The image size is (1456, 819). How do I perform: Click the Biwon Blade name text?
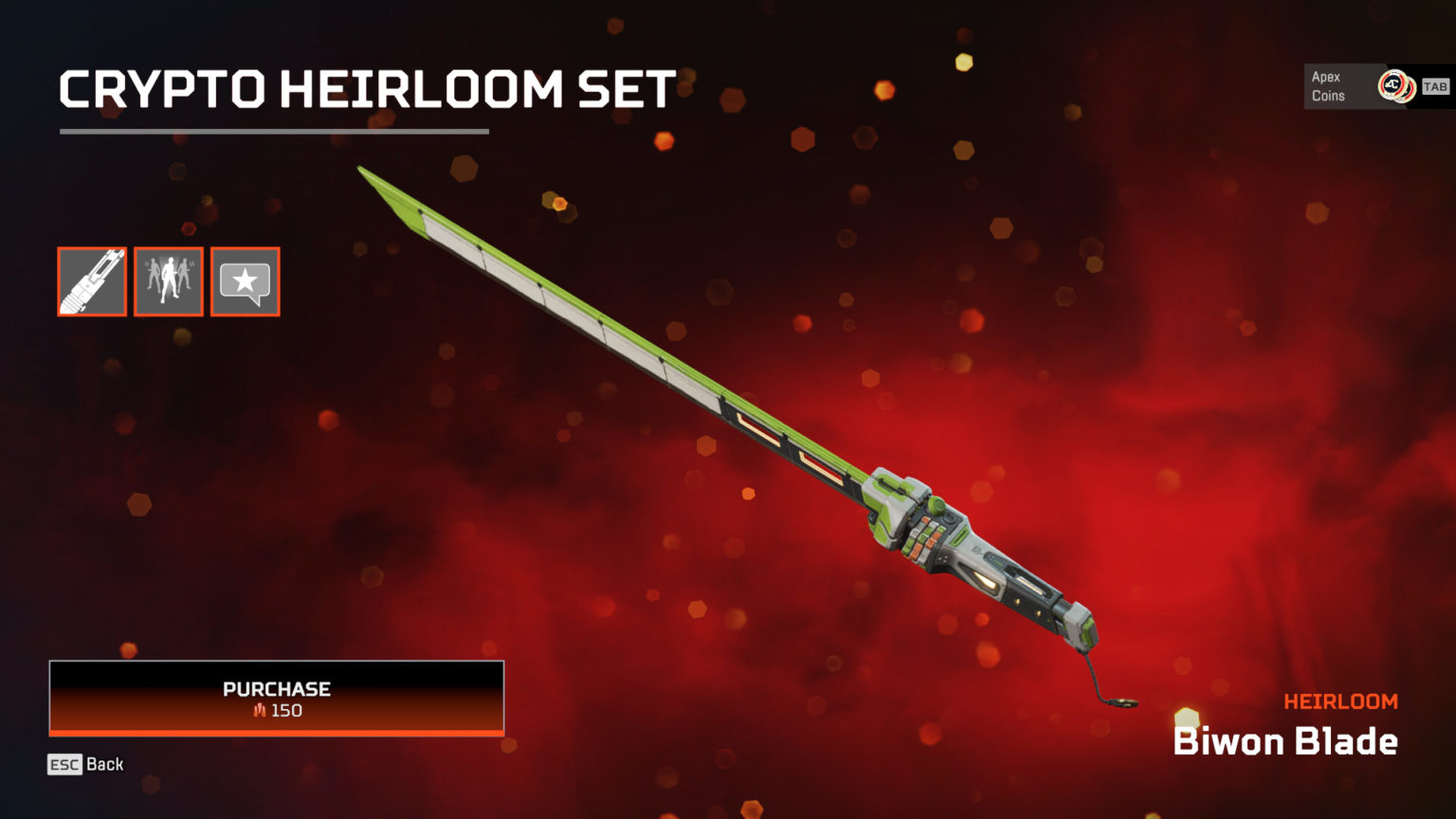(x=1285, y=742)
